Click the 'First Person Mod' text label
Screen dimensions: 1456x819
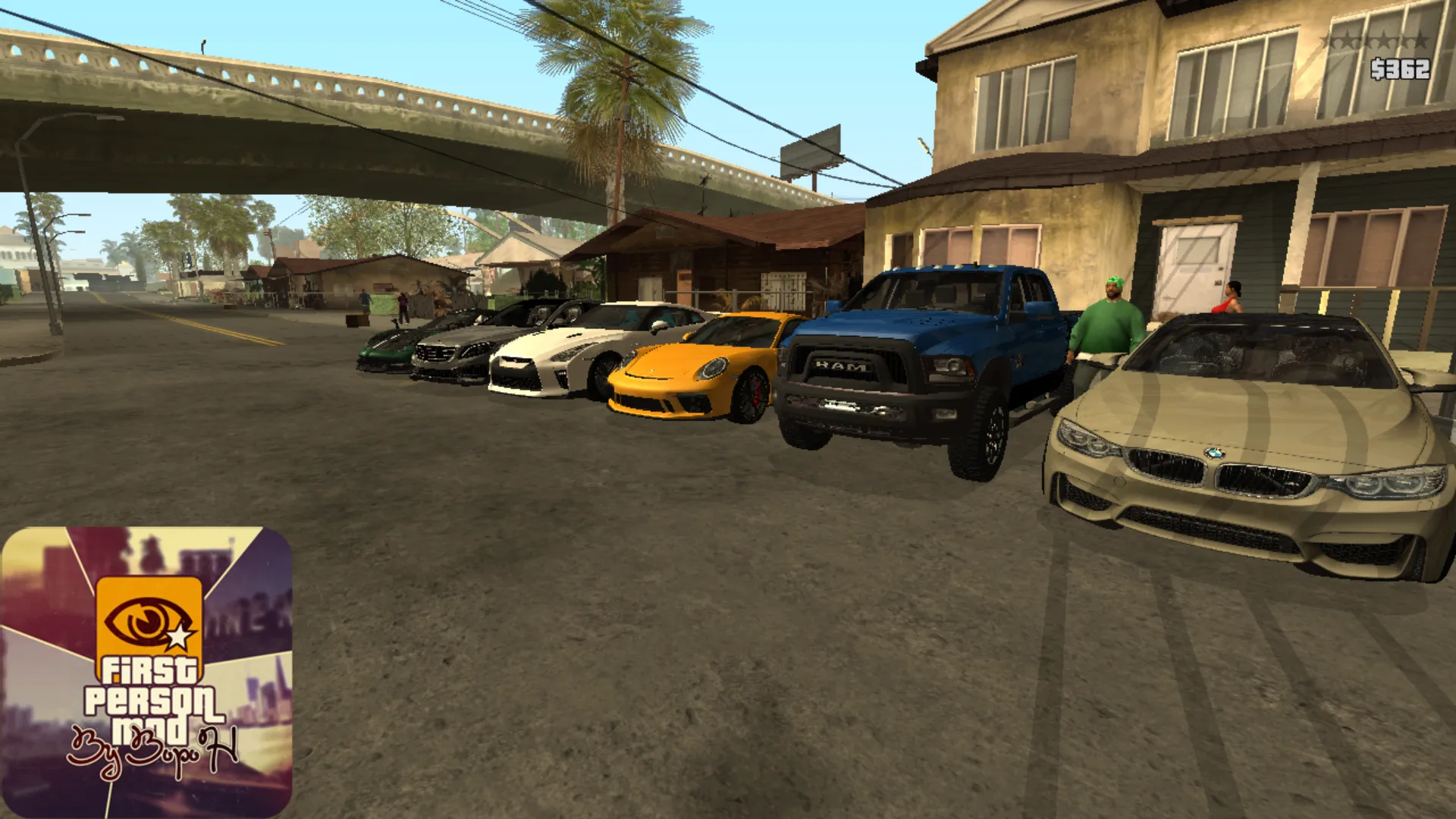point(149,695)
